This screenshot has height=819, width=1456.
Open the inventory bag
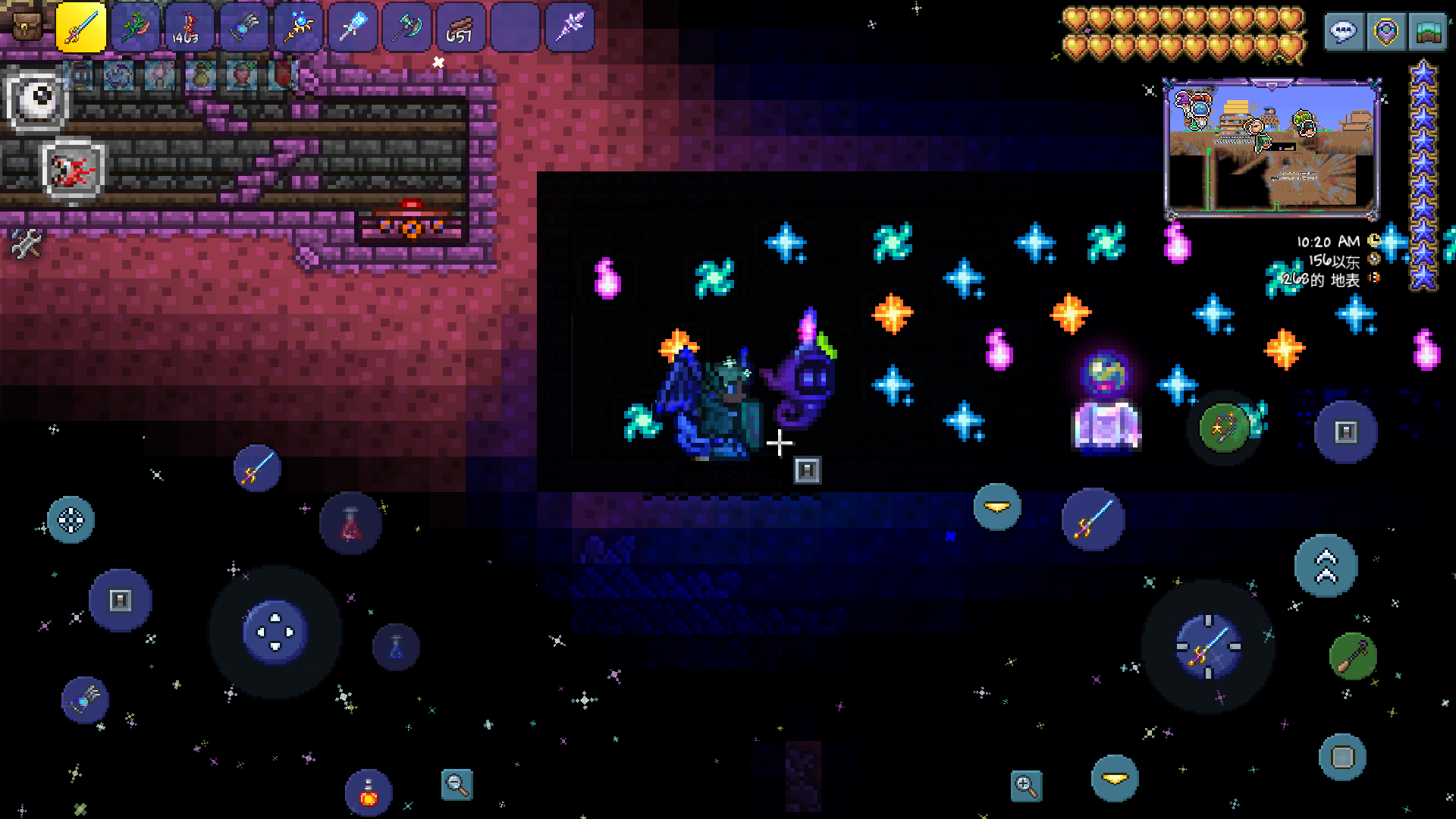pyautogui.click(x=27, y=27)
